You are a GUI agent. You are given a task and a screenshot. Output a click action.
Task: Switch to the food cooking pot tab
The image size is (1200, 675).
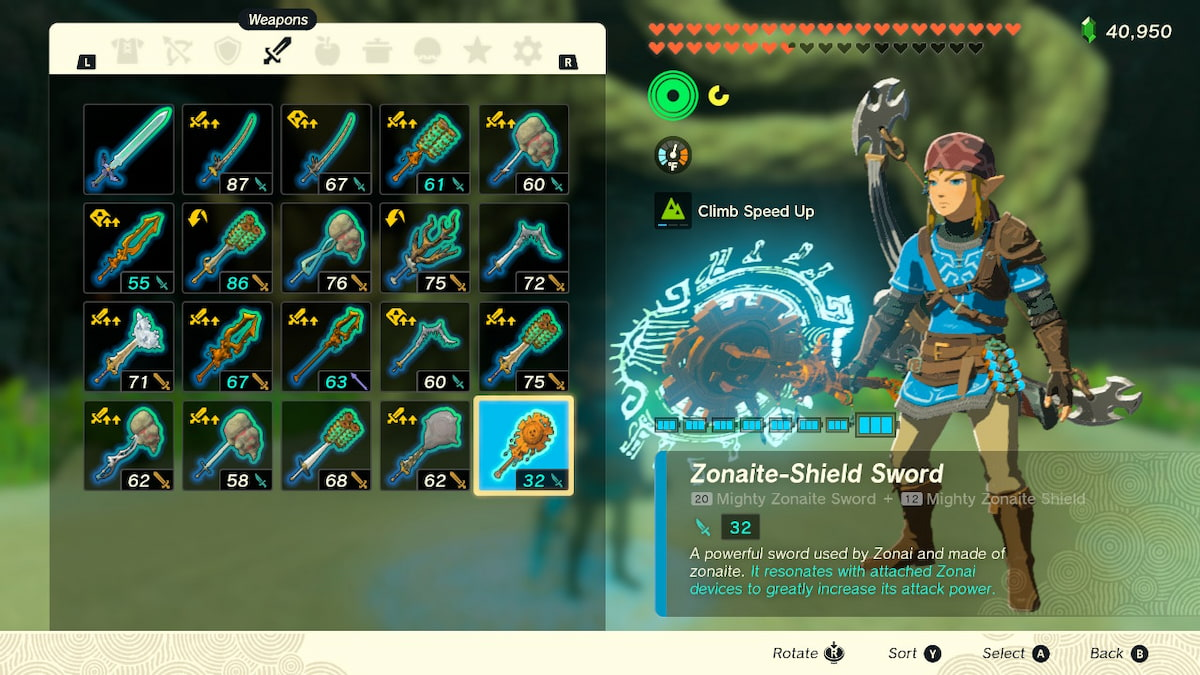[x=377, y=52]
